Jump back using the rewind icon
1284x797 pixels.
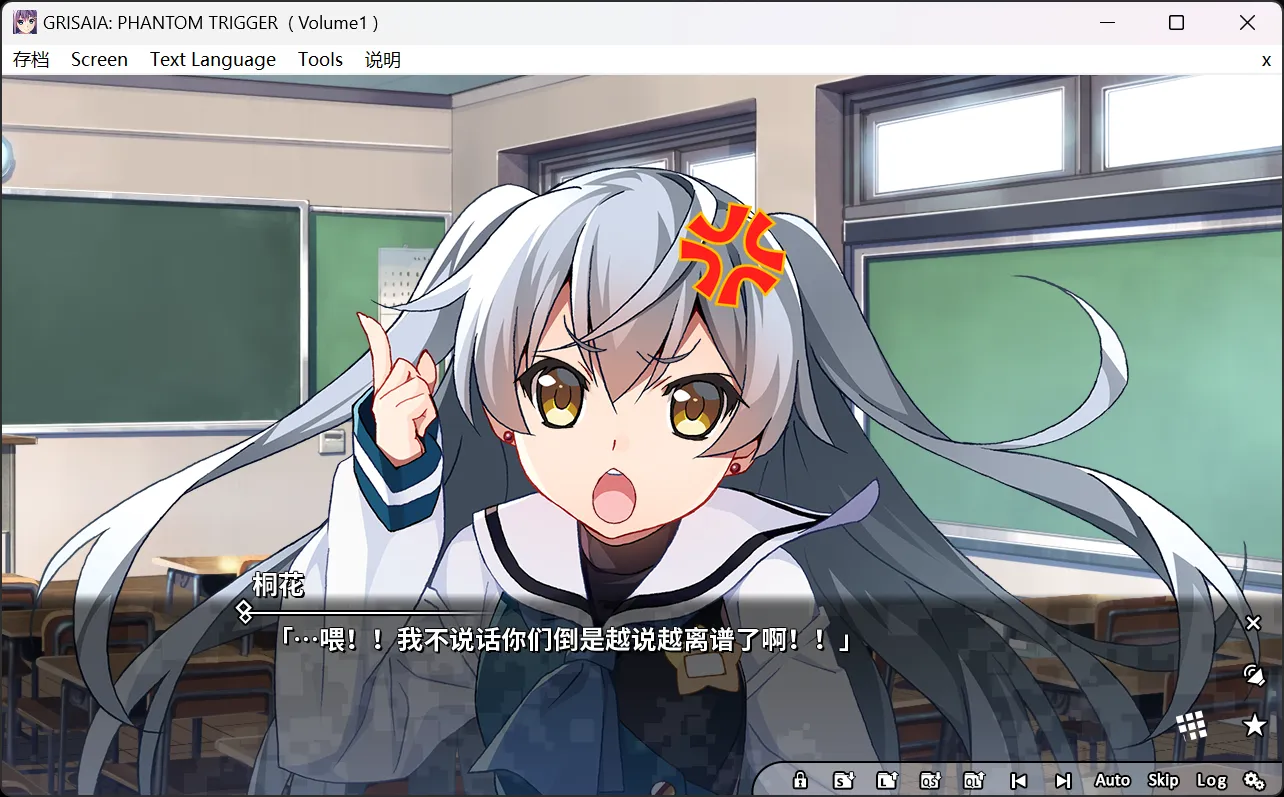(x=1018, y=781)
